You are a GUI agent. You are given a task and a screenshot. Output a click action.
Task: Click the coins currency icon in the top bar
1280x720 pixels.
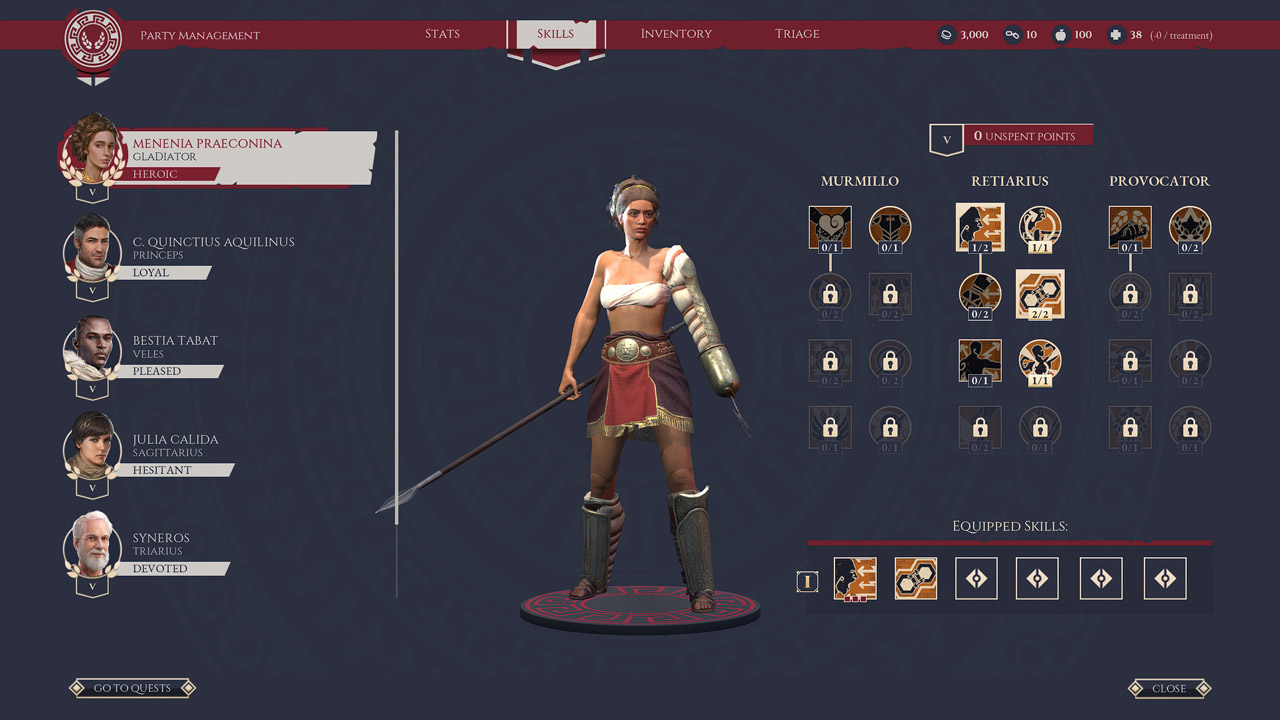946,33
